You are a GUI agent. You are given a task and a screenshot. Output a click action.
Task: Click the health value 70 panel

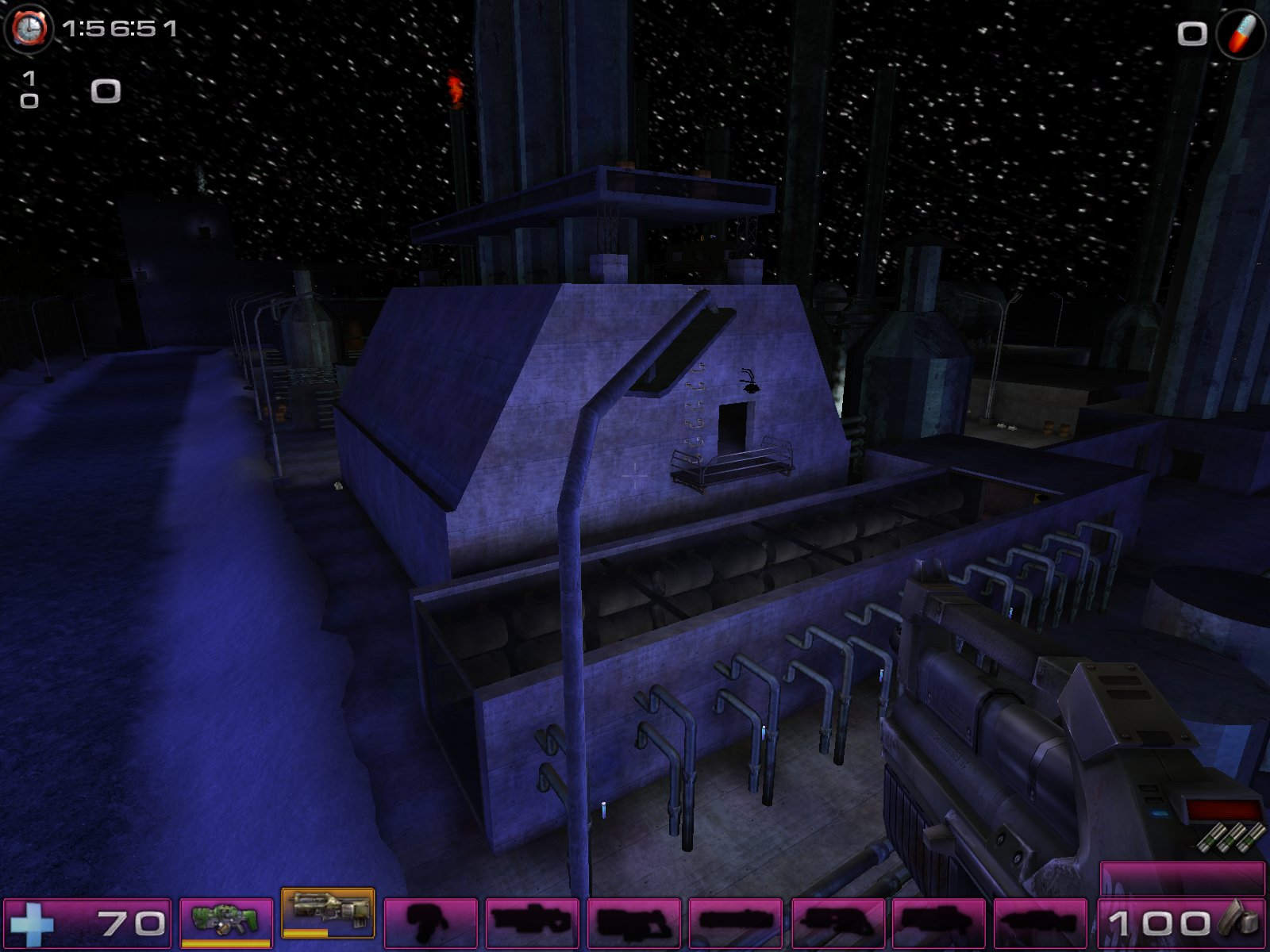(x=131, y=923)
